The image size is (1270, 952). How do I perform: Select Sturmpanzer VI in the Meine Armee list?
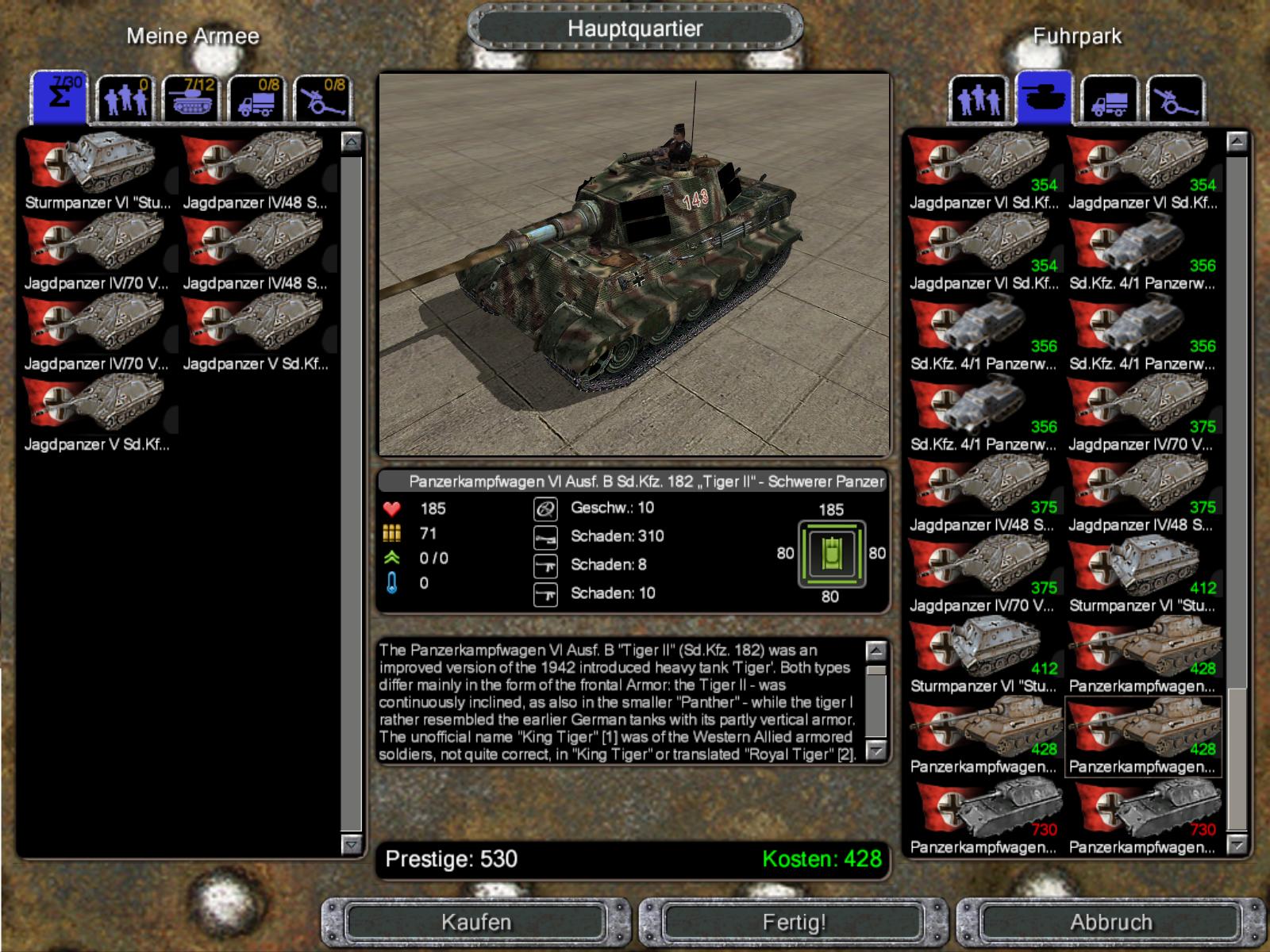tap(97, 171)
